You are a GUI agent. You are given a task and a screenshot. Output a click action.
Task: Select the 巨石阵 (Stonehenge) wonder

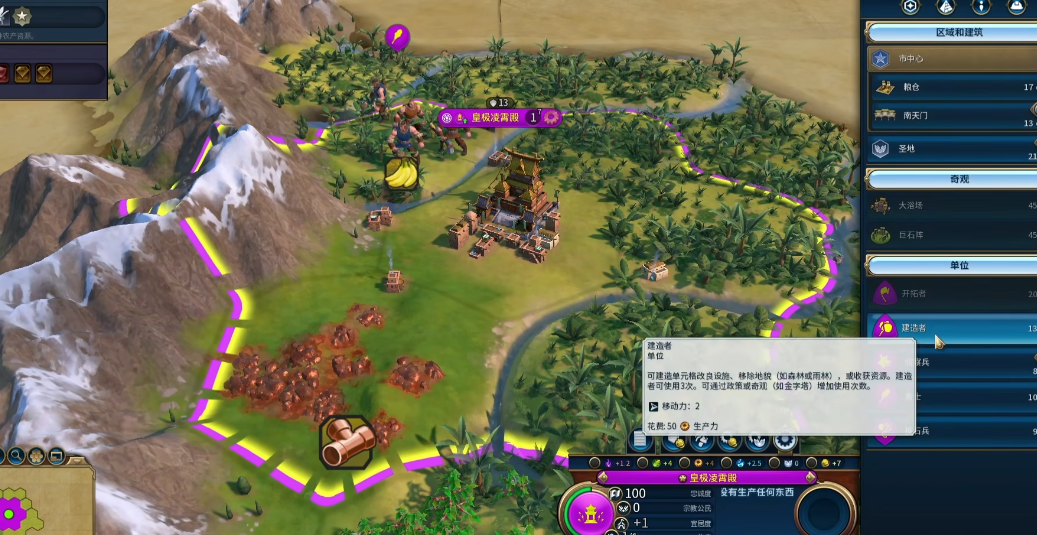coord(950,235)
